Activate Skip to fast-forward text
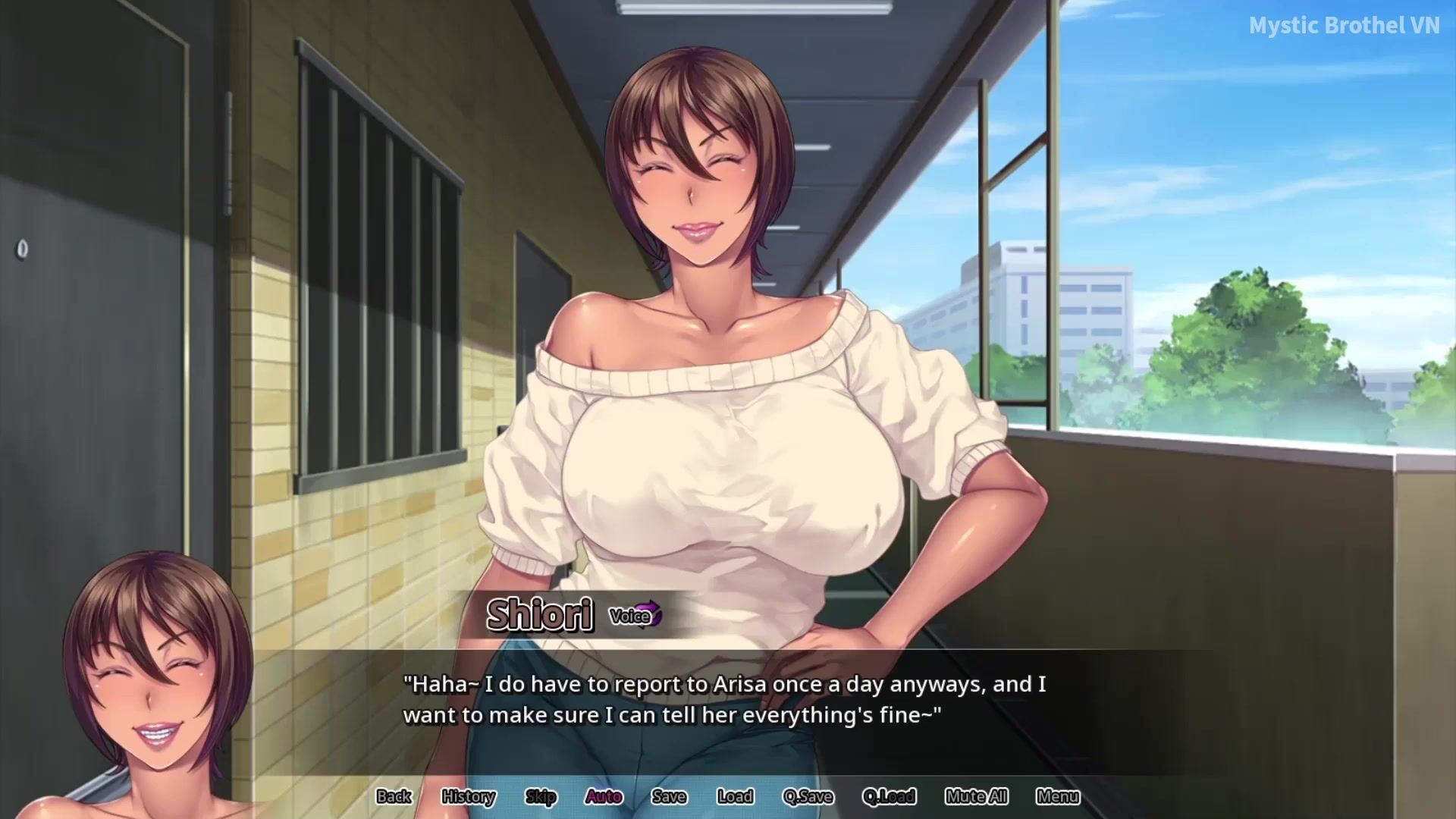Viewport: 1456px width, 819px height. [x=541, y=796]
